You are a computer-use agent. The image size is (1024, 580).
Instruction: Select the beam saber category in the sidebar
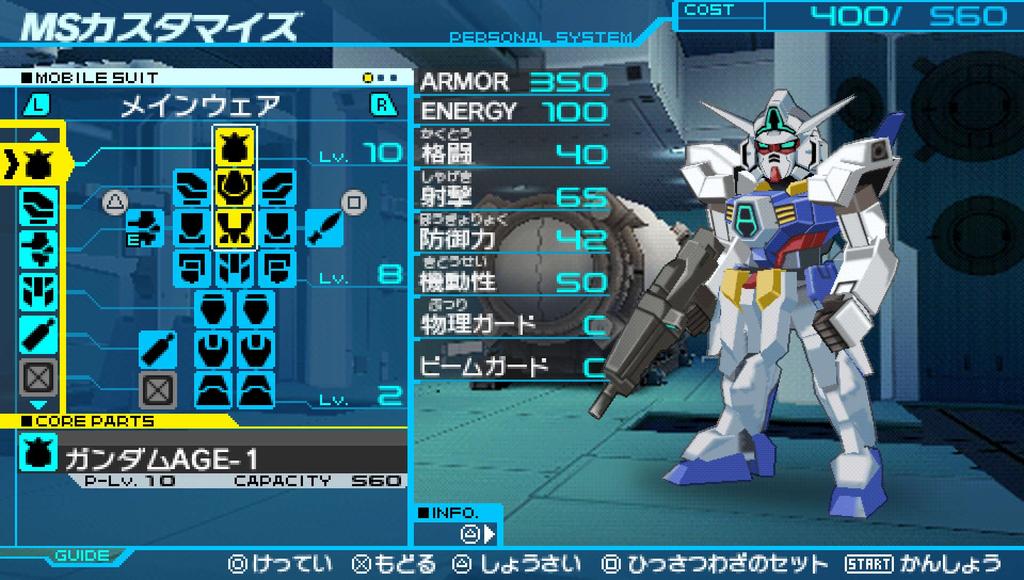point(37,334)
